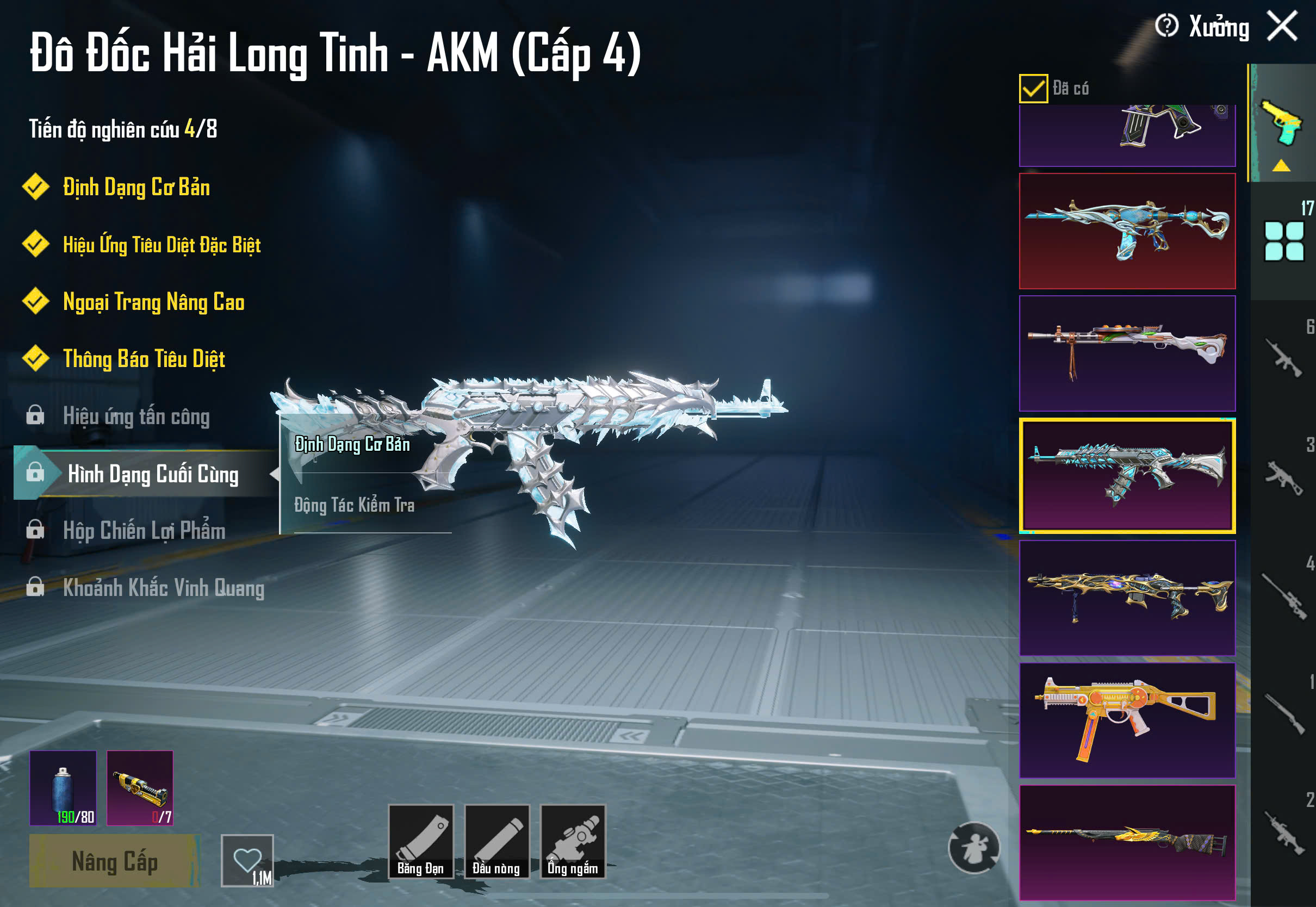This screenshot has height=907, width=1316.
Task: Show Hộp Chiến Lợi Phẩm stage
Action: [x=144, y=531]
